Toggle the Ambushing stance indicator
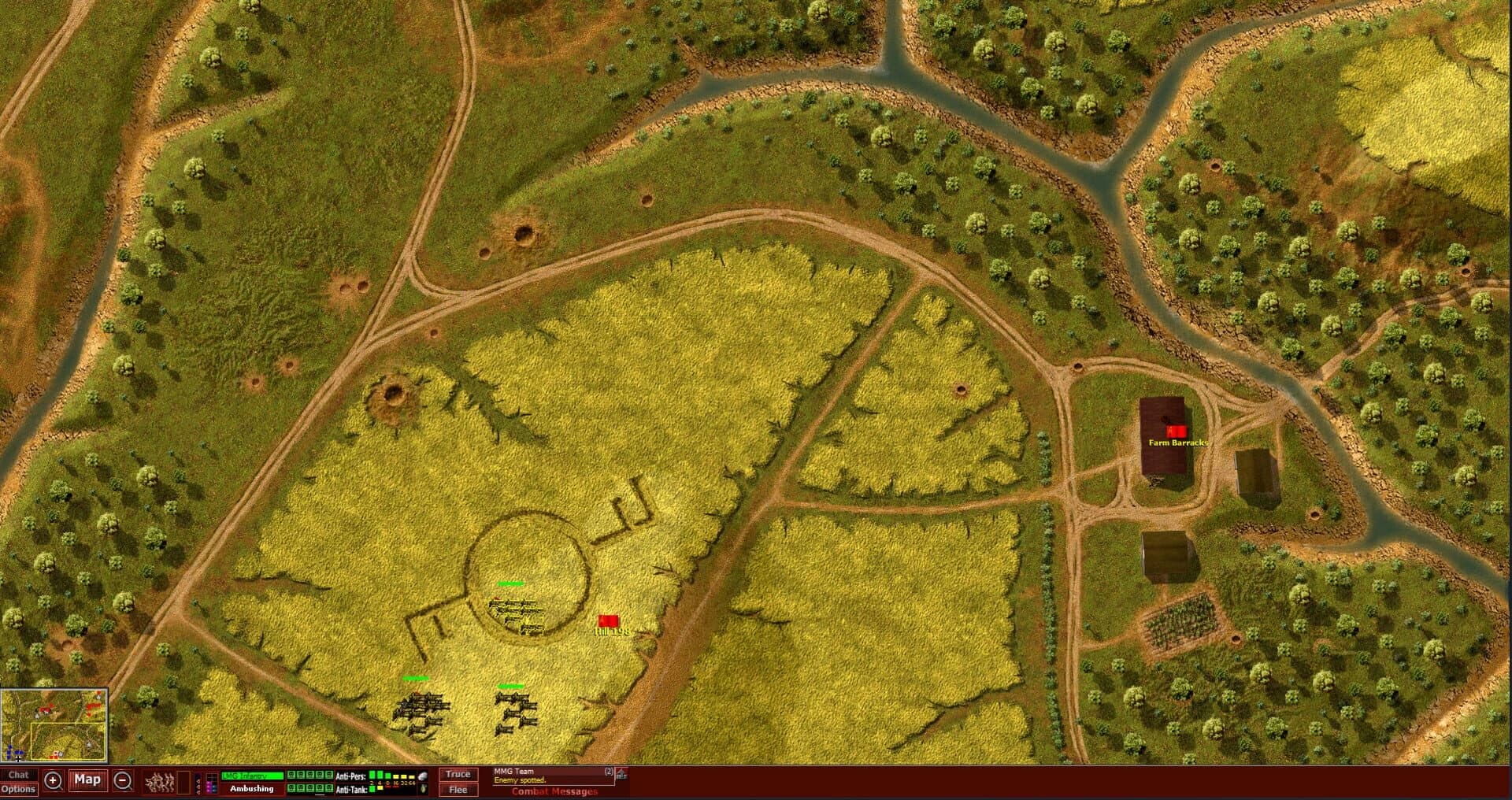Screen dimensions: 1512x800 point(252,789)
